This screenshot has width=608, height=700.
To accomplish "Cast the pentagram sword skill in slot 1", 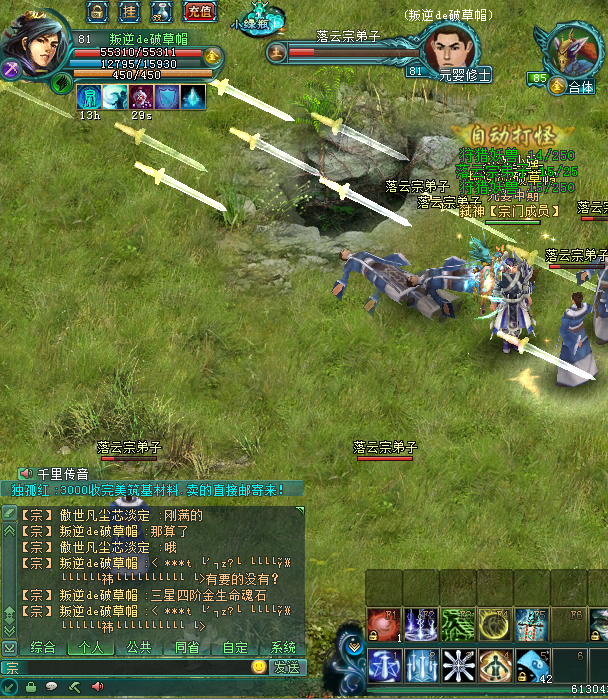I will click(385, 665).
